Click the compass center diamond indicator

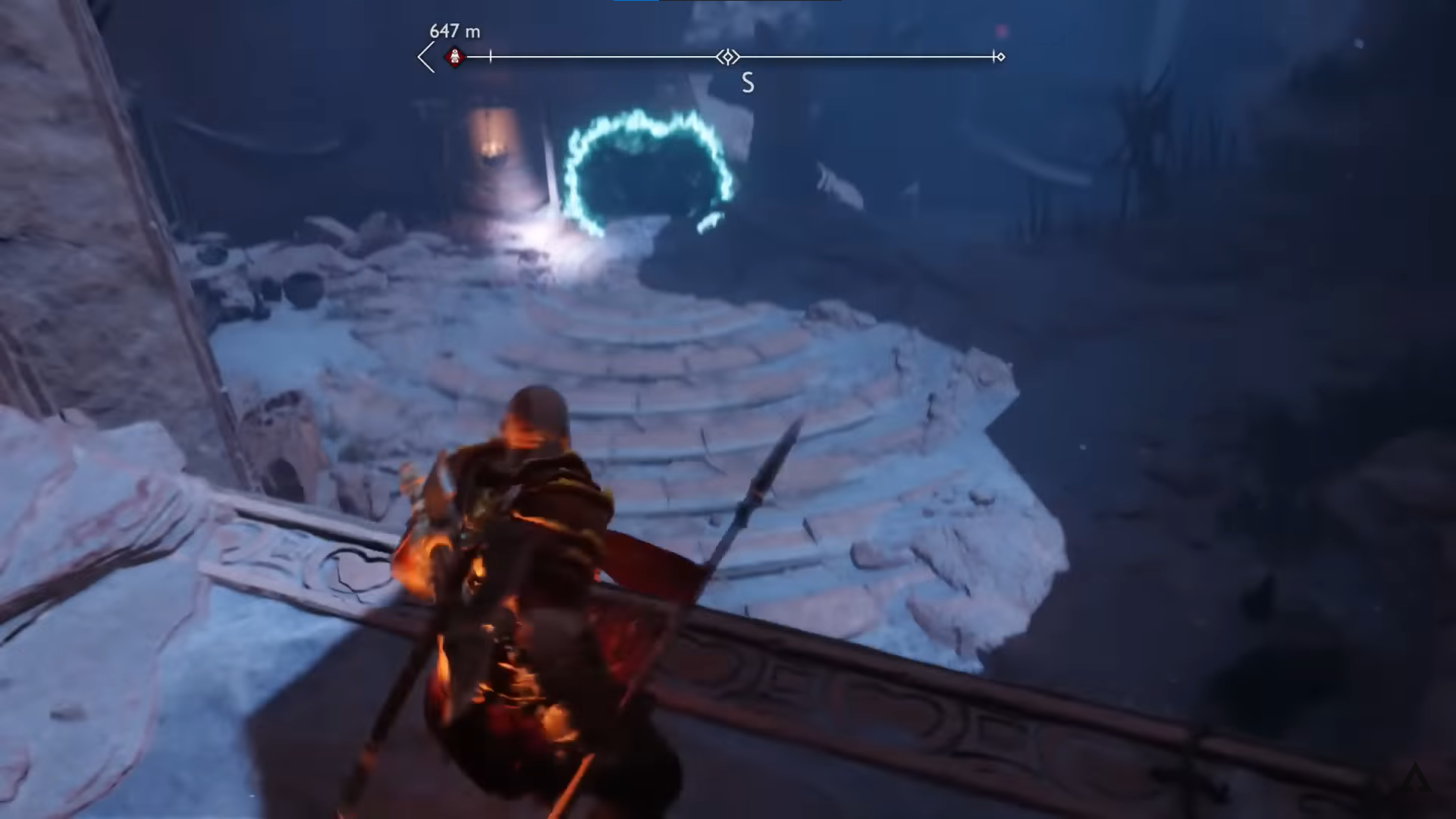pyautogui.click(x=728, y=57)
